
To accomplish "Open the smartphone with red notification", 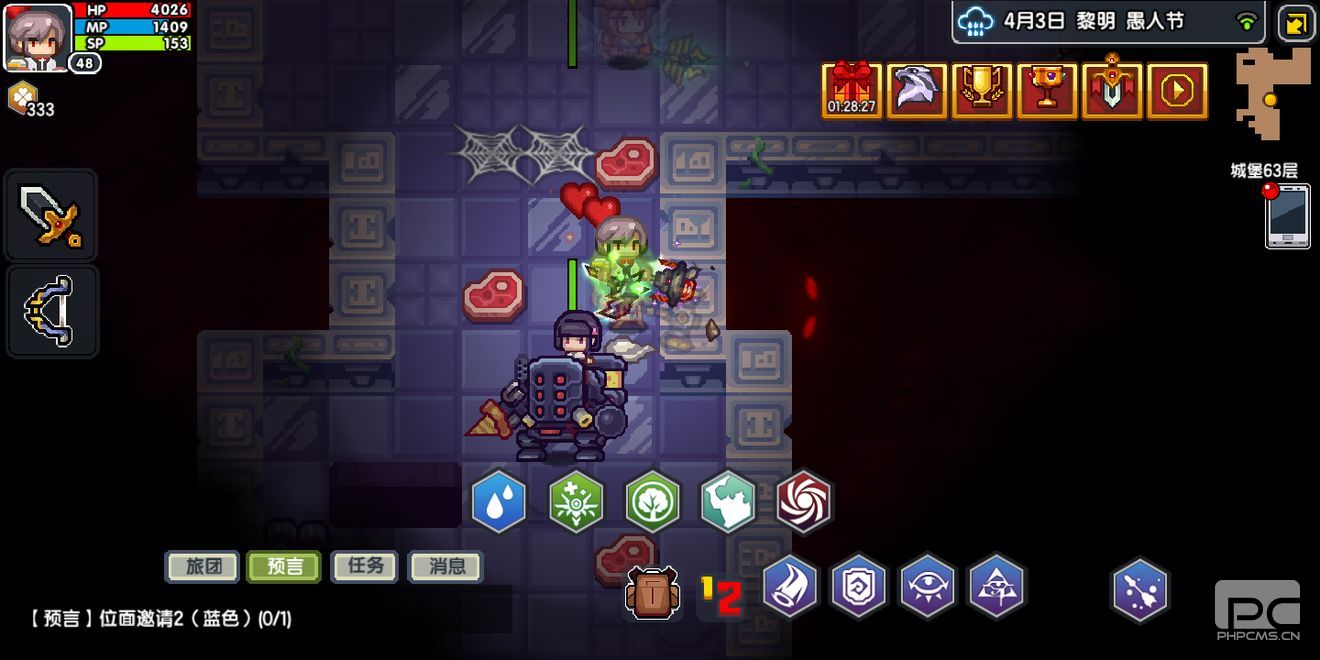I will coord(1287,215).
